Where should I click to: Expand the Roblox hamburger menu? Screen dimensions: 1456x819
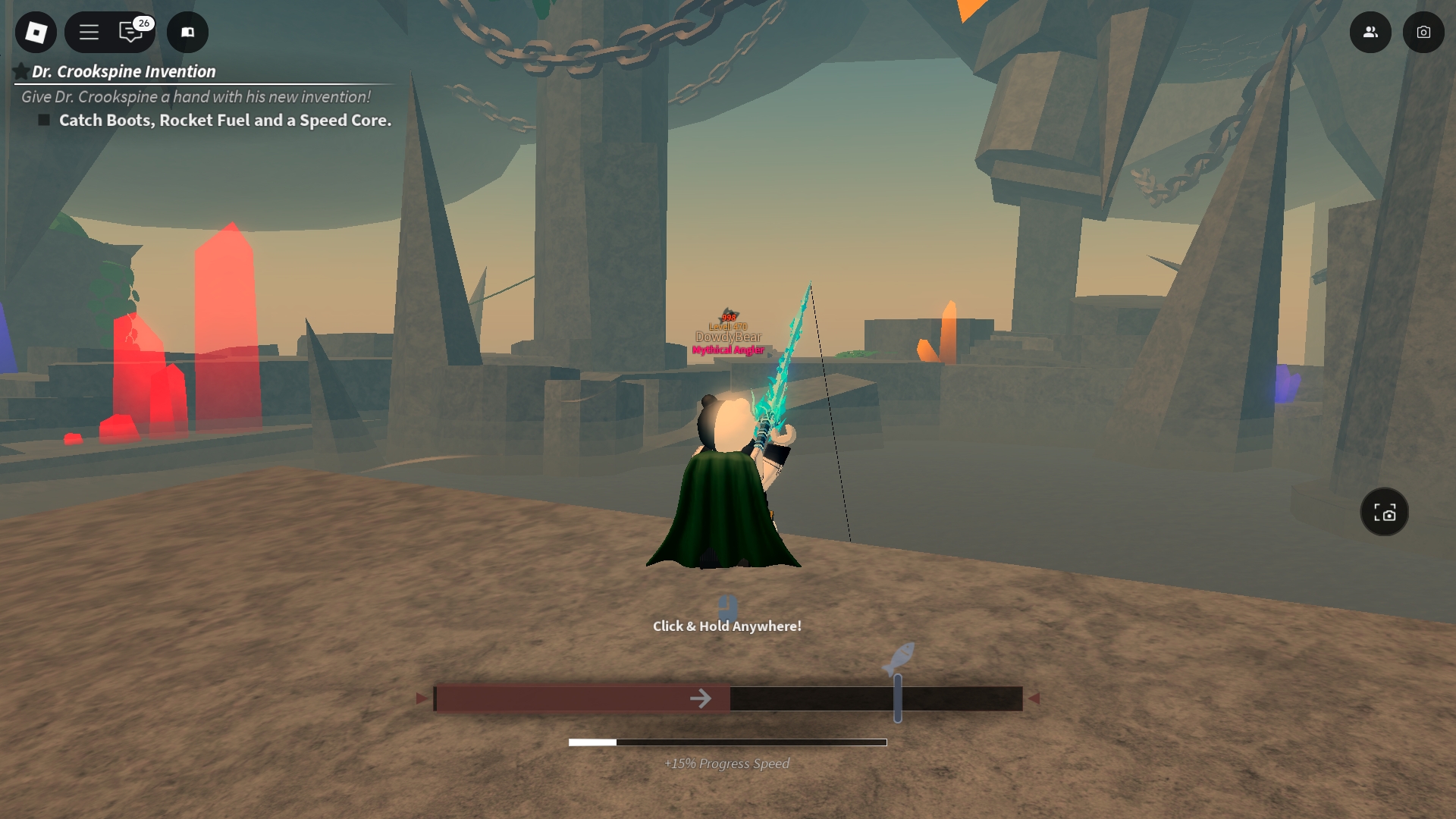click(x=89, y=33)
